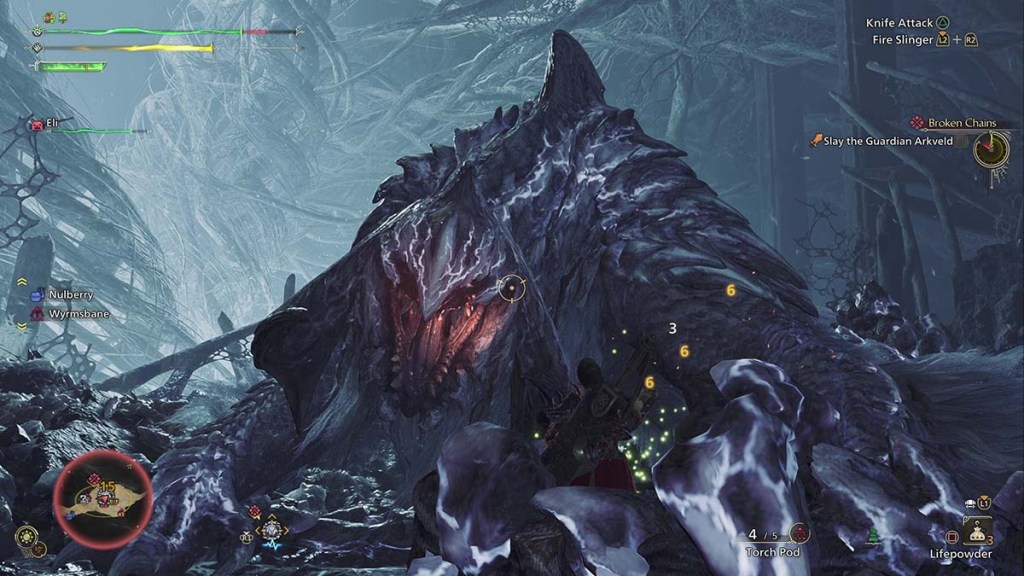Select the Lifepowder item slot
Viewport: 1024px width, 576px height.
coord(977,531)
